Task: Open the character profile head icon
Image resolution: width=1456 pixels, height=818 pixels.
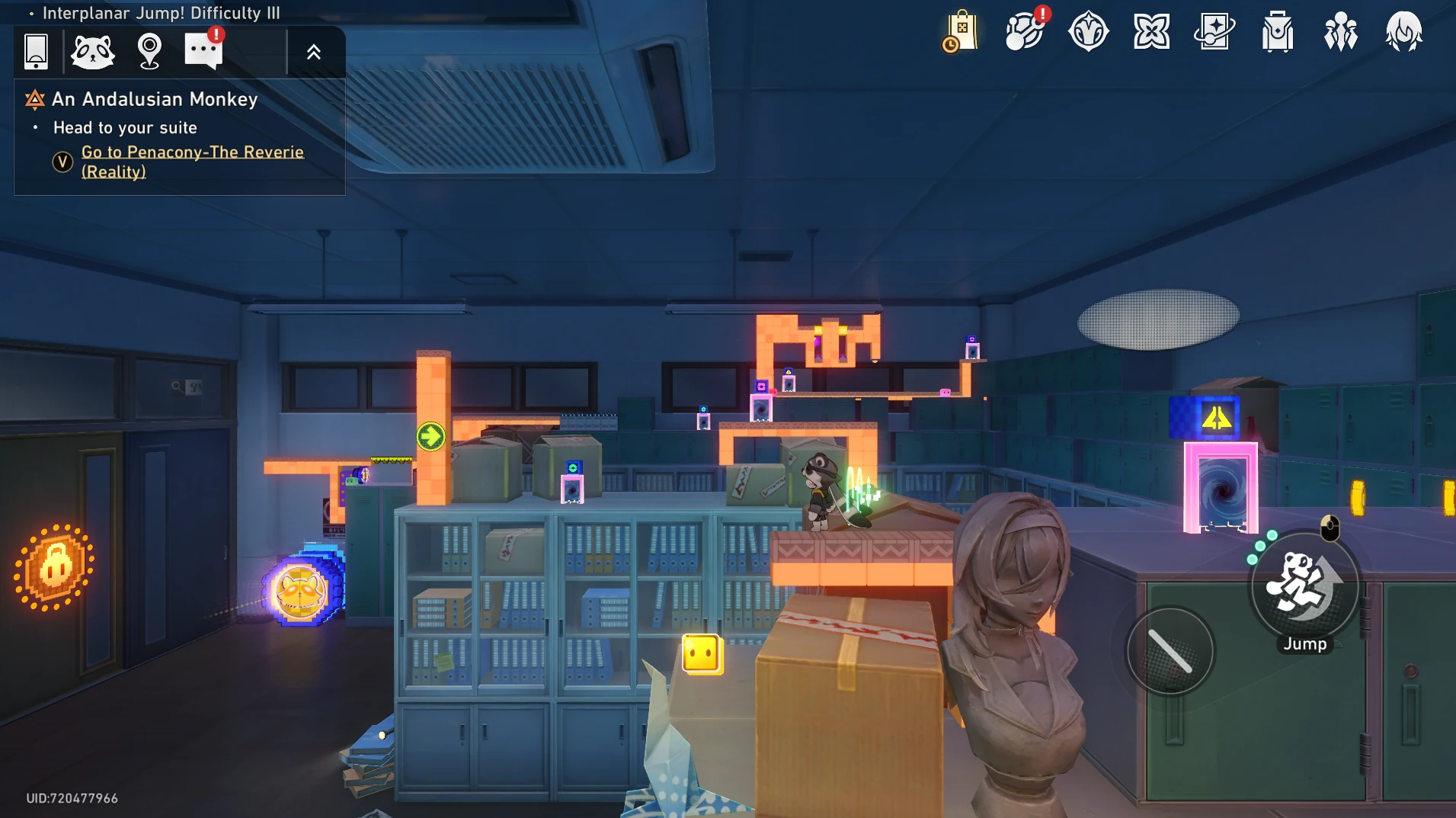Action: coord(1403,32)
